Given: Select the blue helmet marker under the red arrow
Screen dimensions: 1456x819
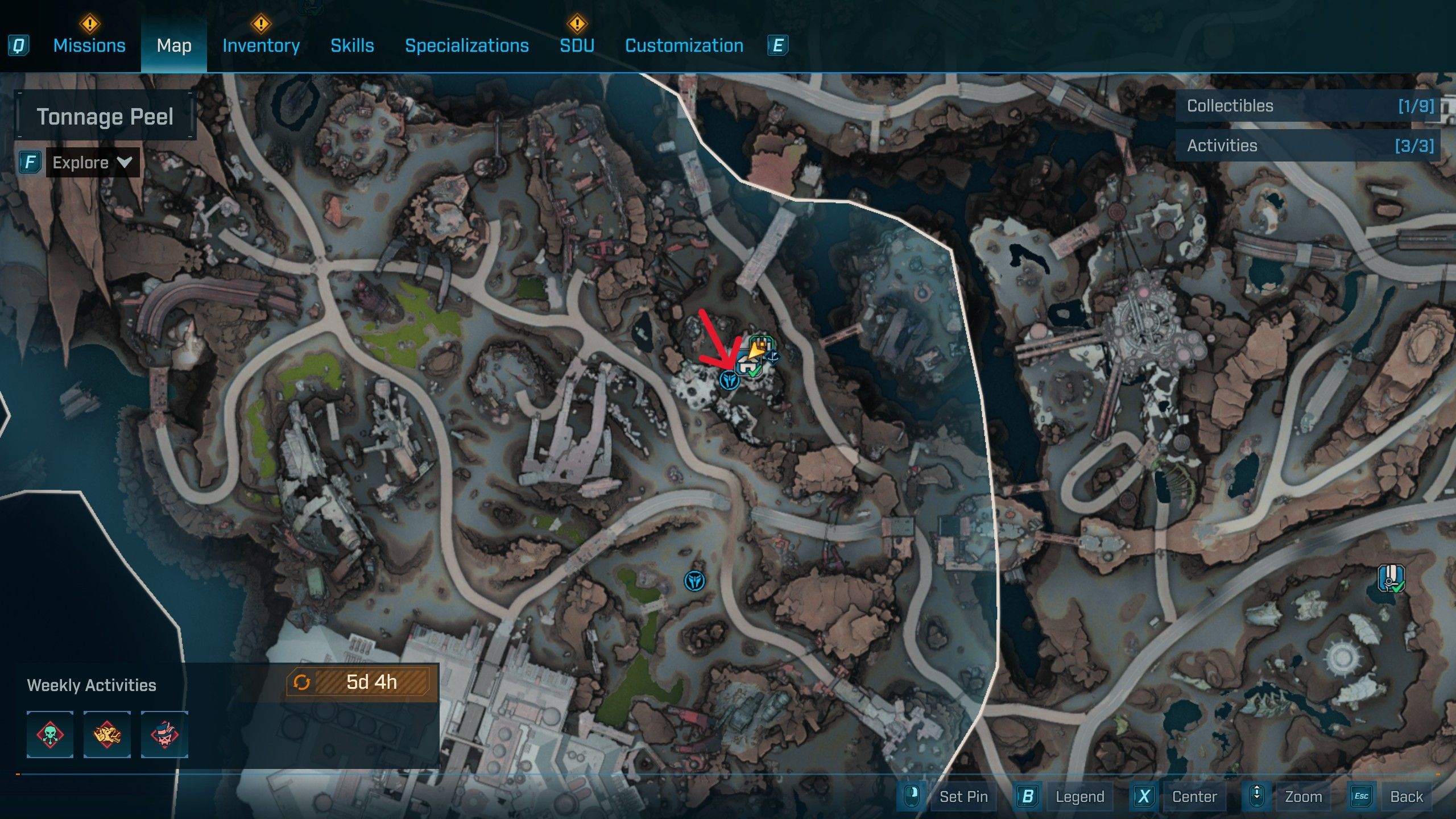Looking at the screenshot, I should click(x=729, y=380).
